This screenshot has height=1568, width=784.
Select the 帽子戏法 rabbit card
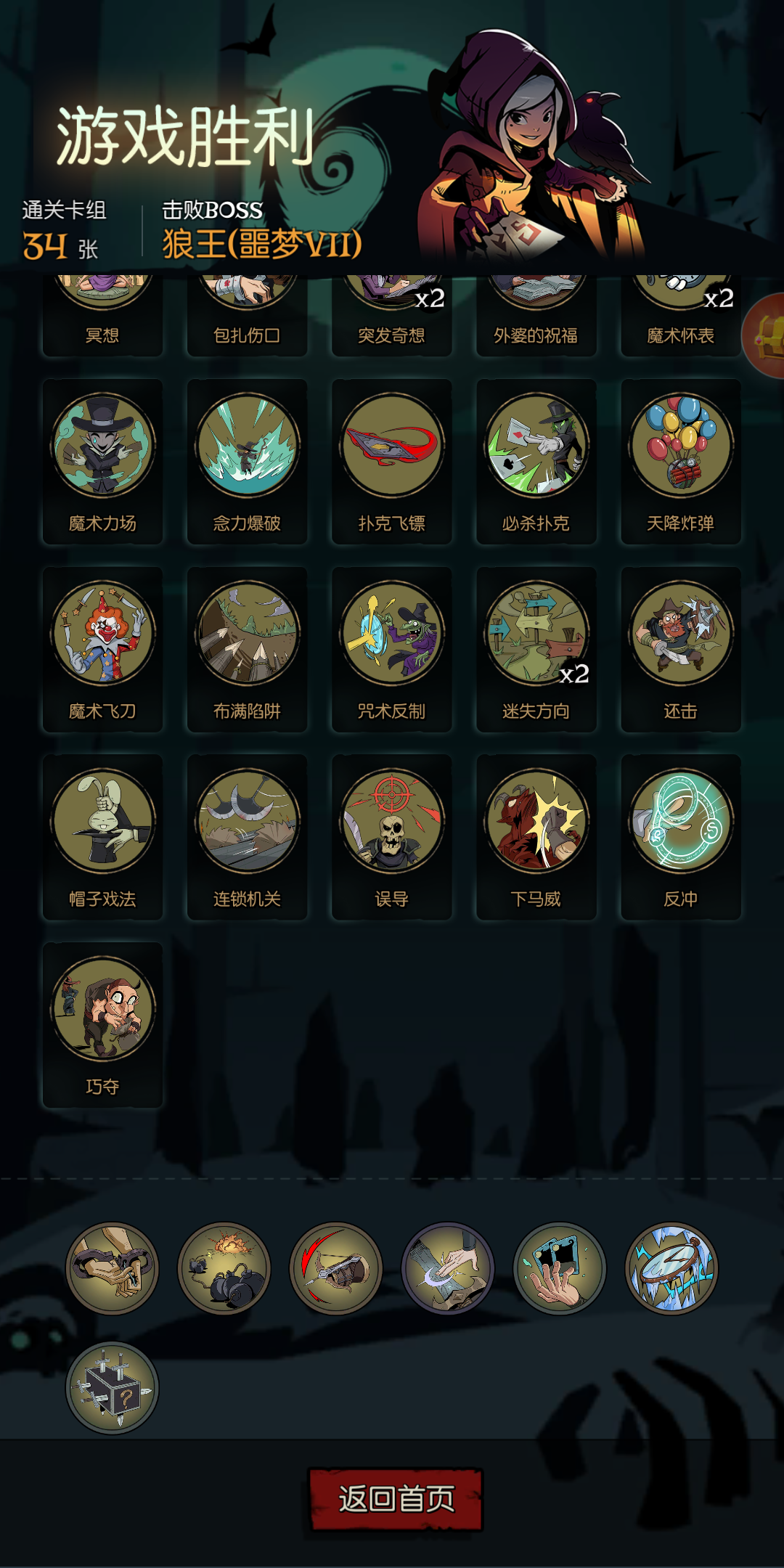click(x=102, y=837)
